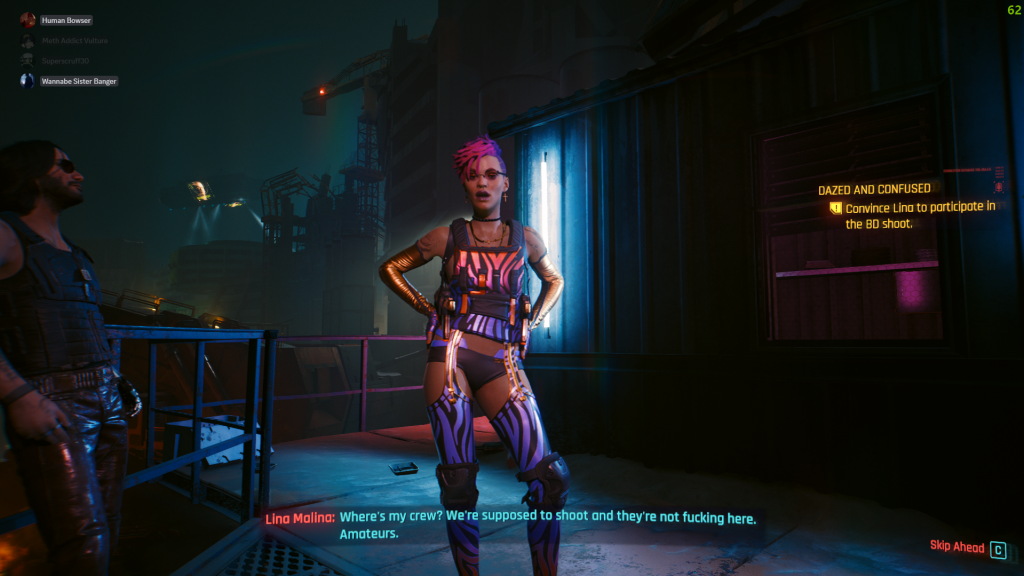Click Human Bowser in the voice overlay
Image resolution: width=1024 pixels, height=576 pixels.
click(66, 20)
